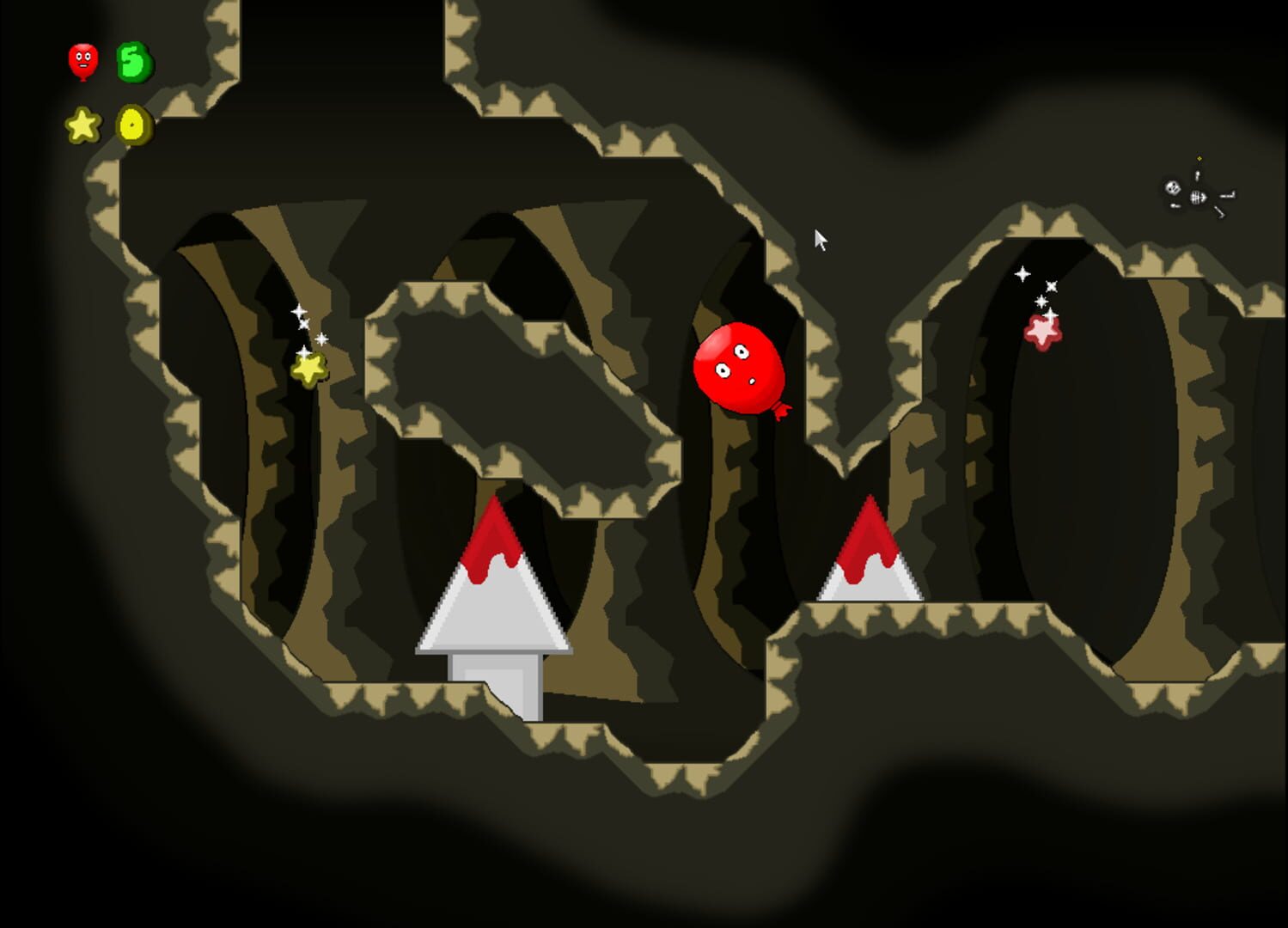Click the red balloon icon in the HUD
This screenshot has height=928, width=1288.
[x=82, y=60]
